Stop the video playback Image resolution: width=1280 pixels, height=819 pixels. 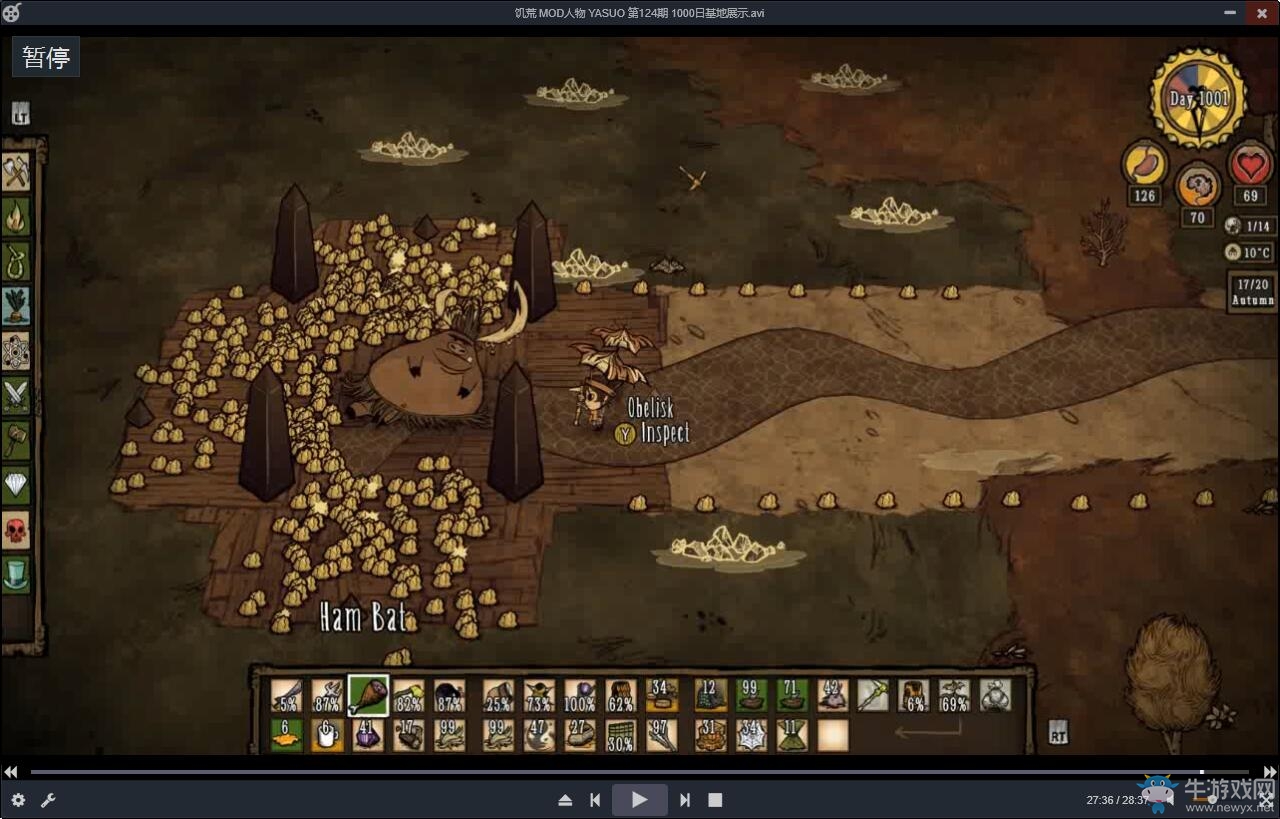click(x=715, y=800)
